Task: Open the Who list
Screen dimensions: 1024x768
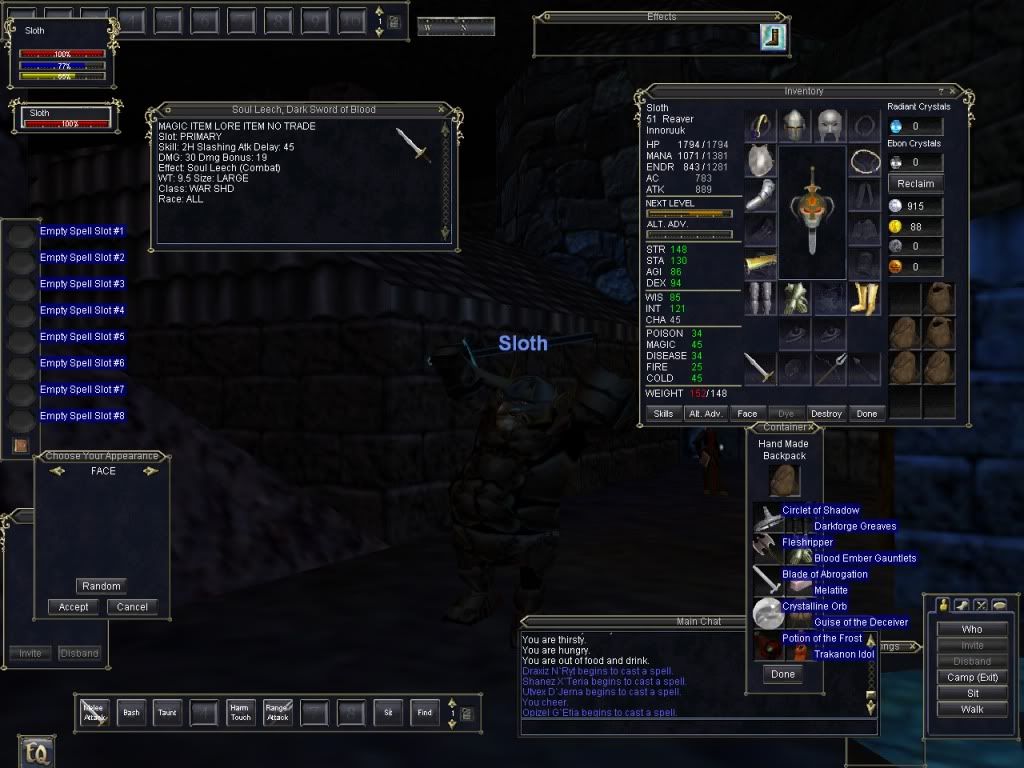Action: click(971, 629)
